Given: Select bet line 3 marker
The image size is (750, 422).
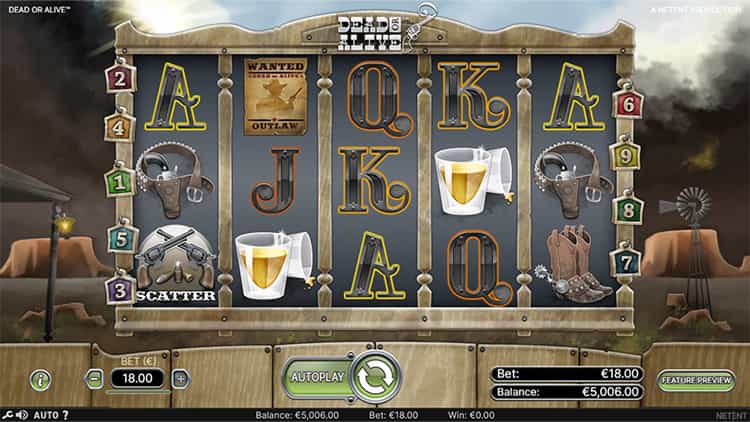Looking at the screenshot, I should pyautogui.click(x=120, y=290).
